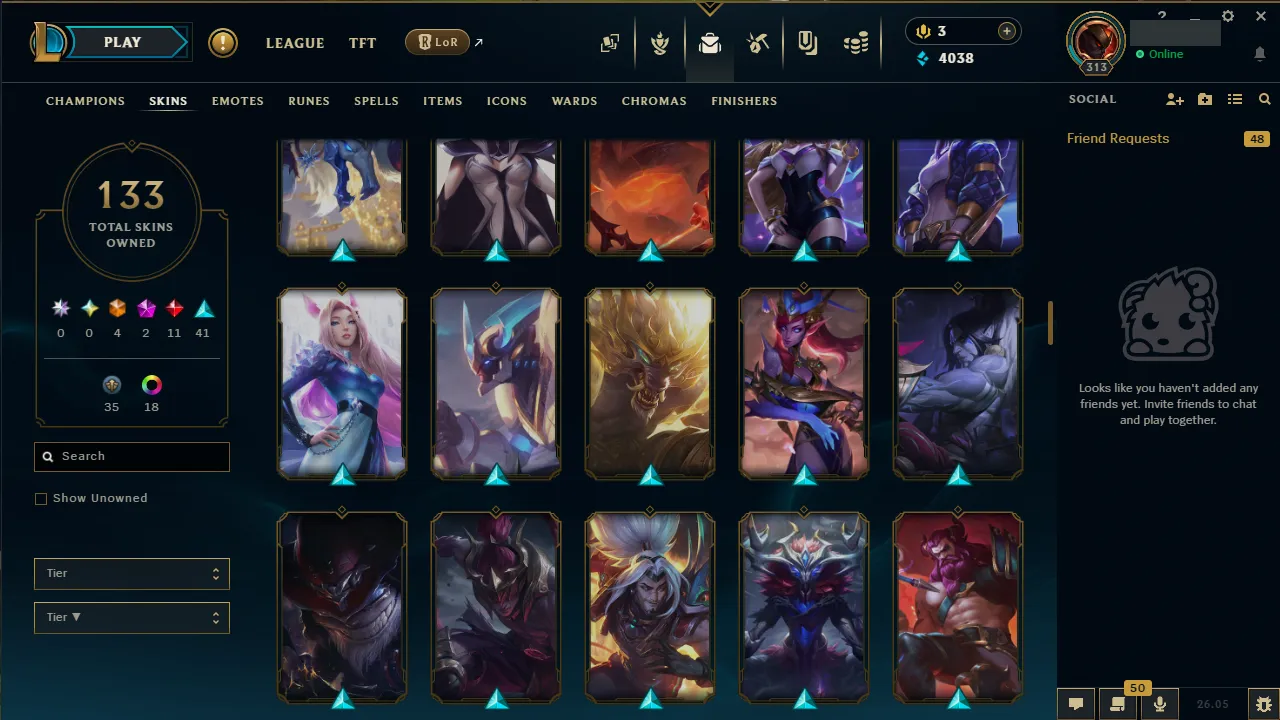1280x720 pixels.
Task: Open the Clash tournament icon
Action: pos(808,43)
